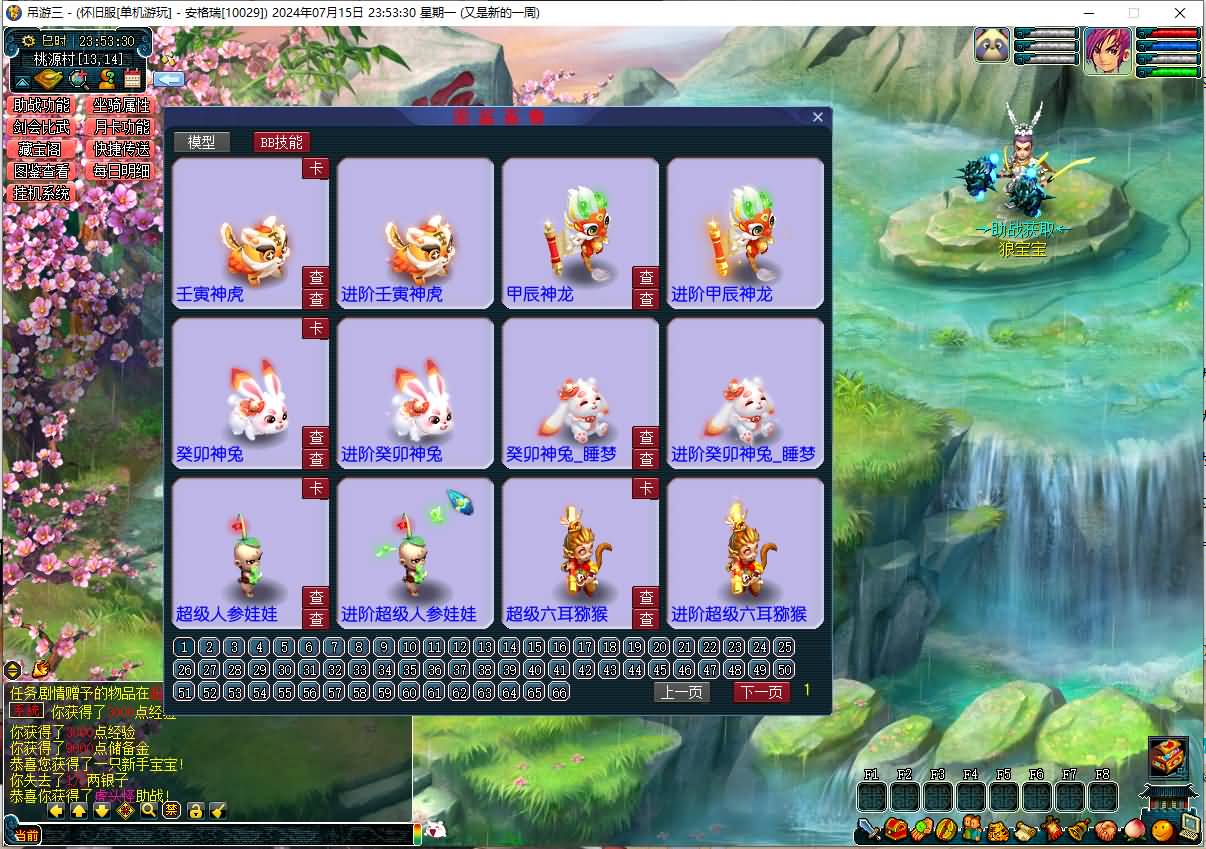Open the 藏宝阁 shop
1206x849 pixels.
click(42, 149)
